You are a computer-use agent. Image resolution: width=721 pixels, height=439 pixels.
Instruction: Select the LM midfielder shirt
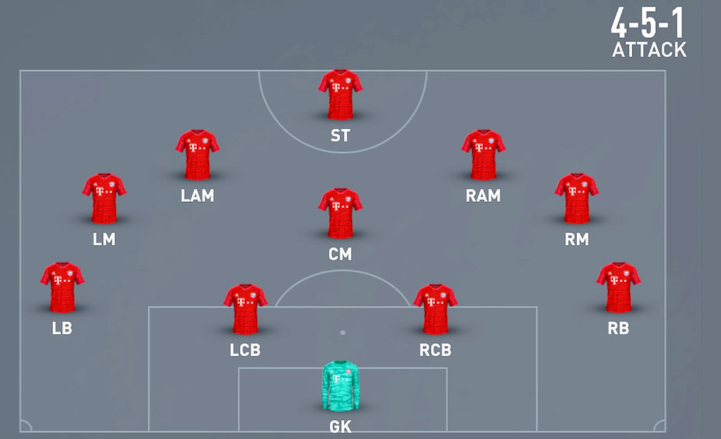coord(104,199)
